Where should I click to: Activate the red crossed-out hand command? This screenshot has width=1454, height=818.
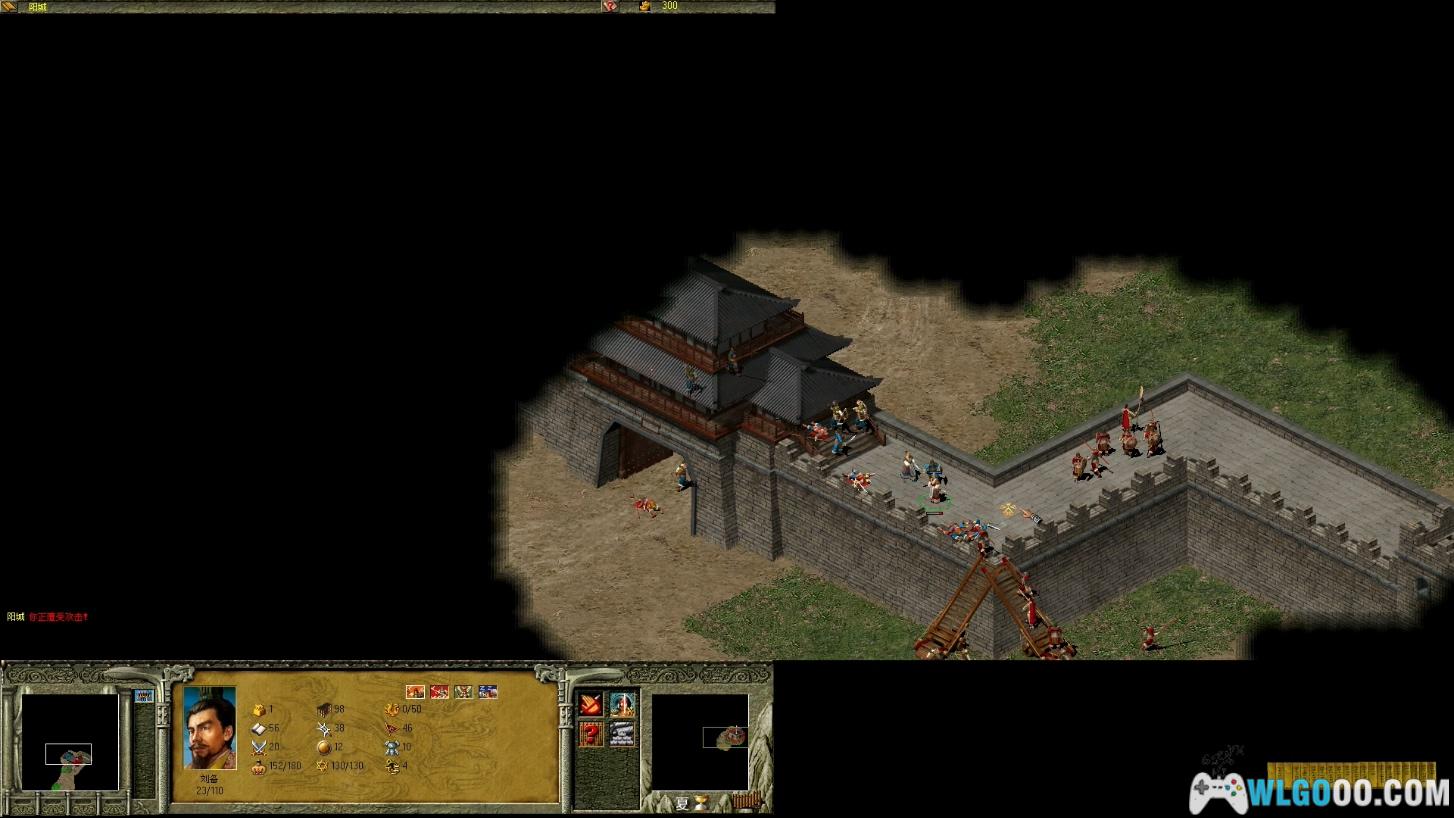click(591, 704)
